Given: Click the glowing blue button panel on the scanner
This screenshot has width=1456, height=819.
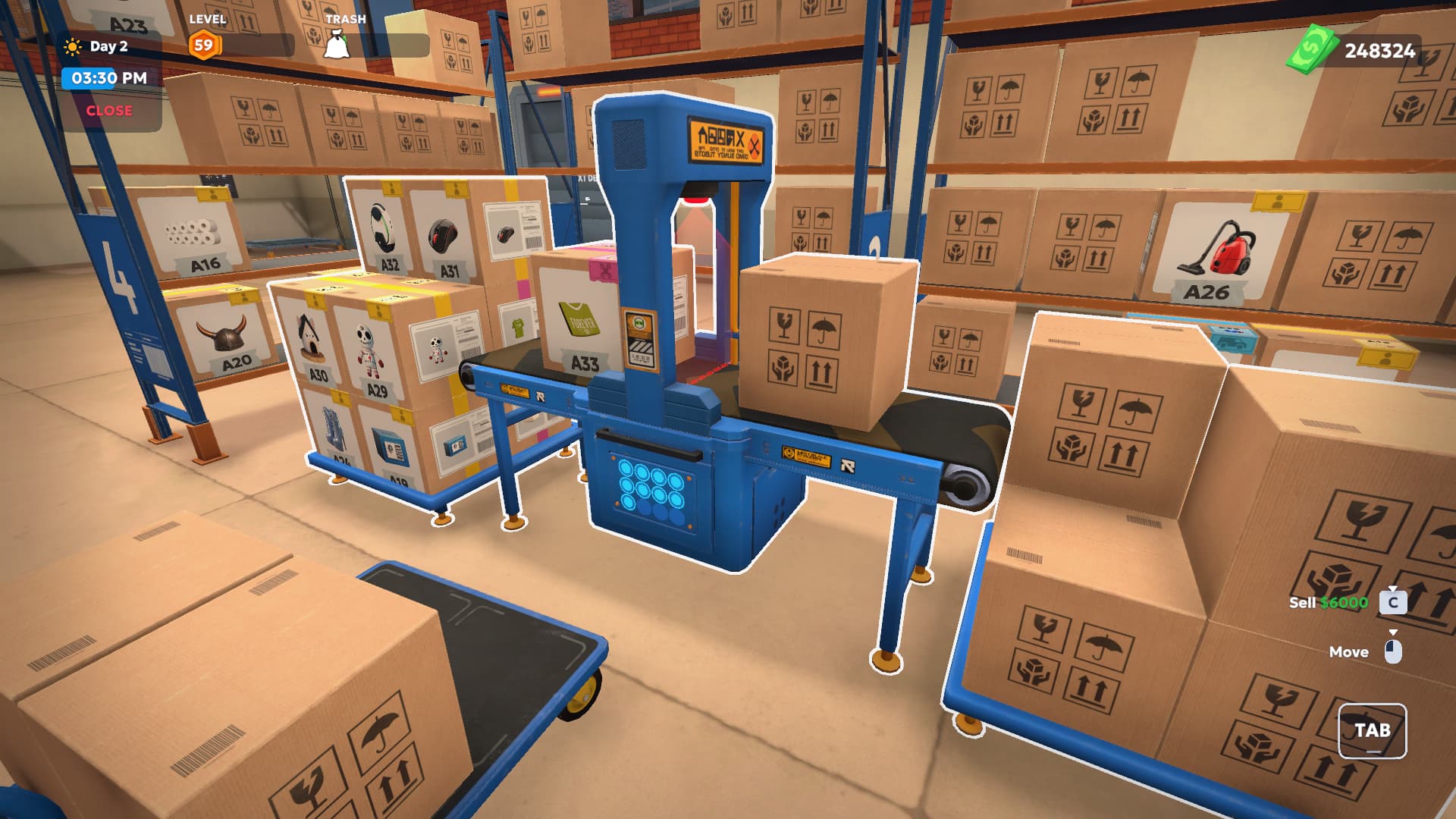Looking at the screenshot, I should [x=652, y=491].
